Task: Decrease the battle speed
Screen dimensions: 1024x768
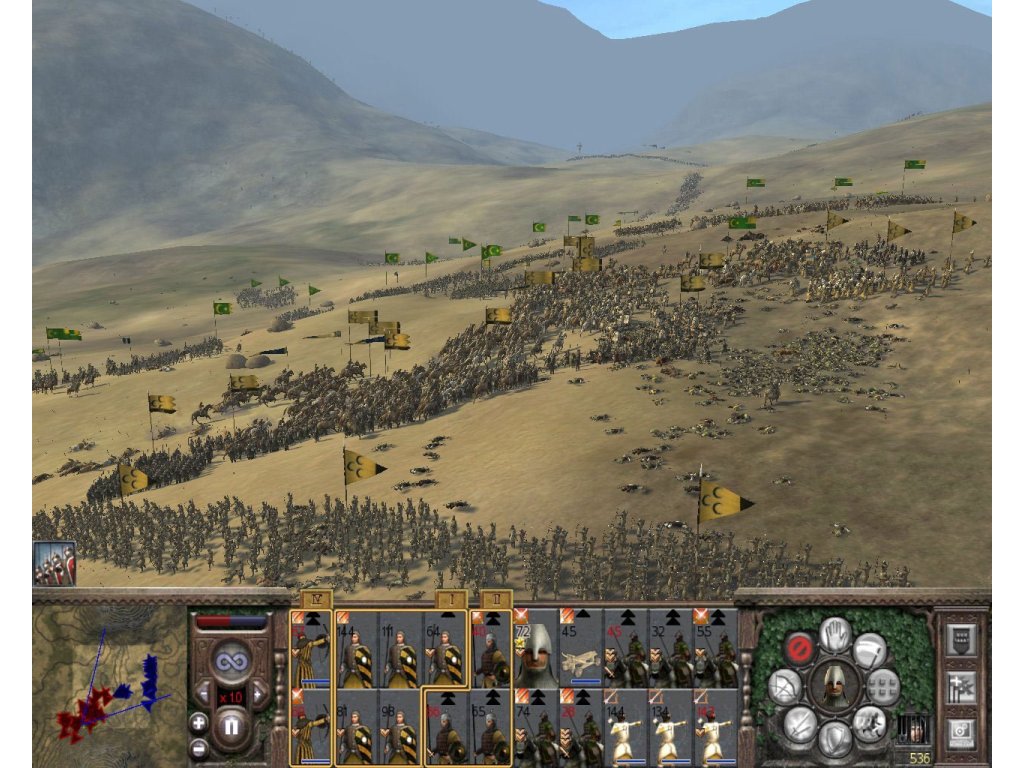Action: [203, 692]
